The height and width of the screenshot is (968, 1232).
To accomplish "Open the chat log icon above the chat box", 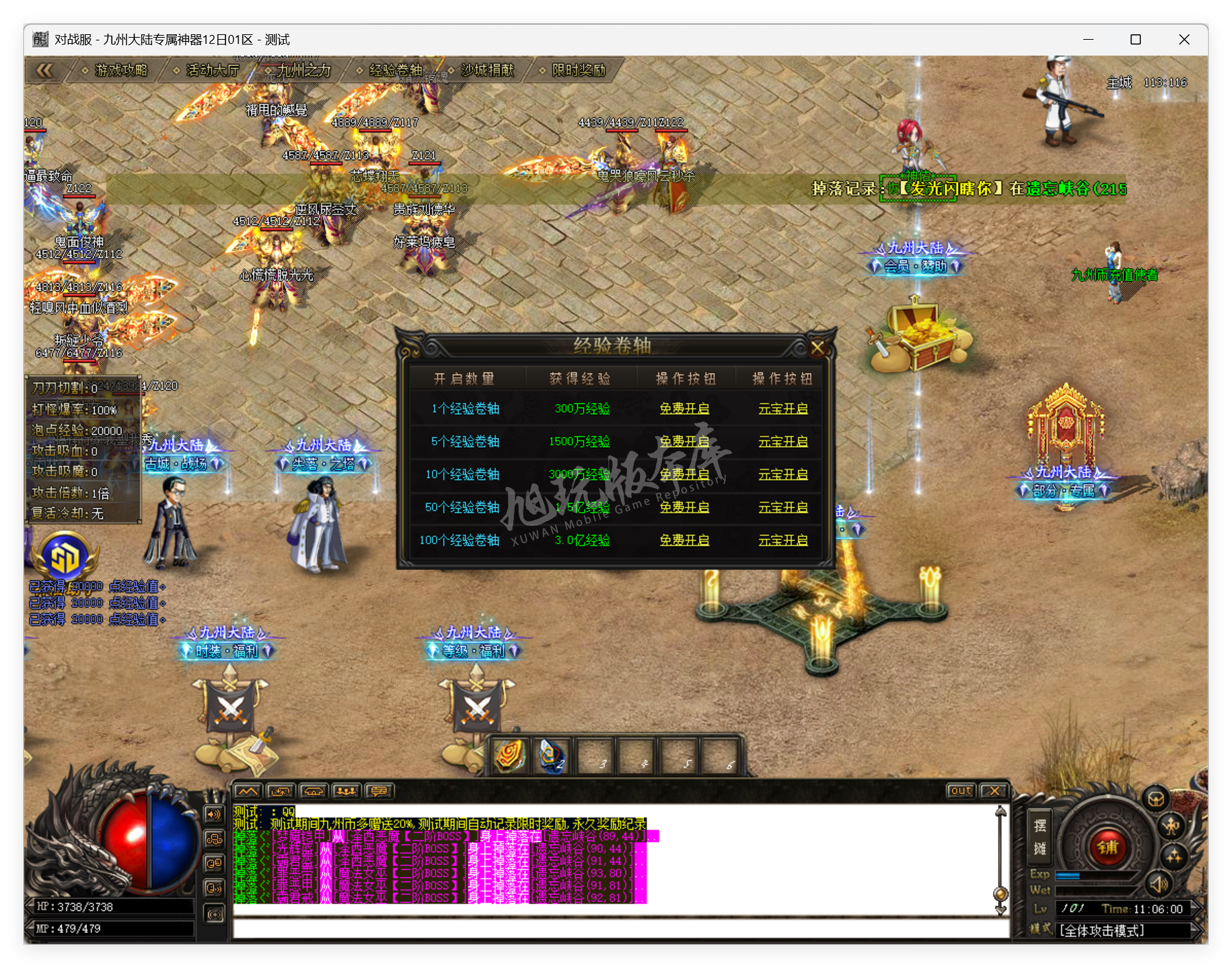I will coord(378,792).
